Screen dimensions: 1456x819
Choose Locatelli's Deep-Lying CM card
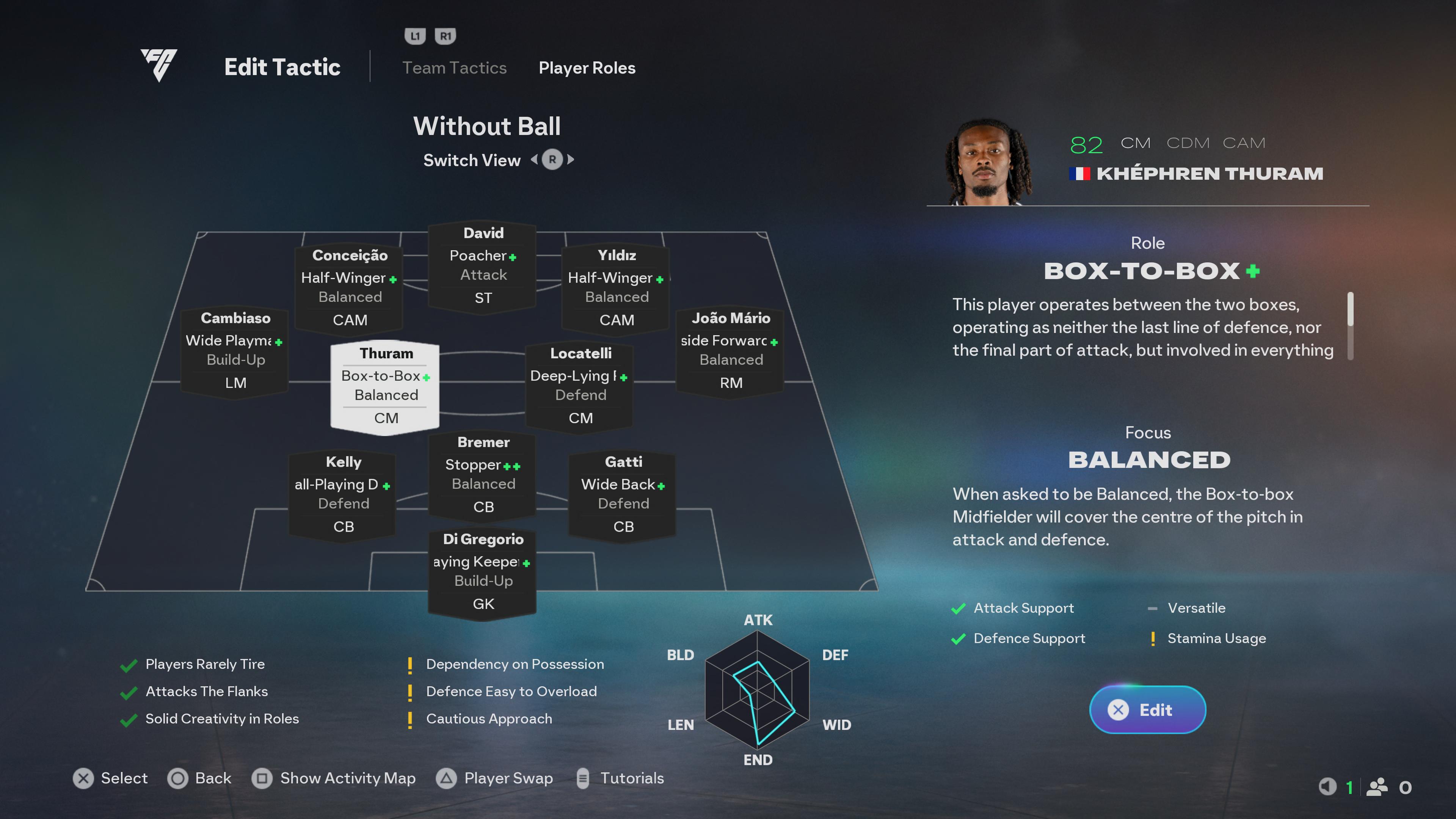click(x=580, y=386)
